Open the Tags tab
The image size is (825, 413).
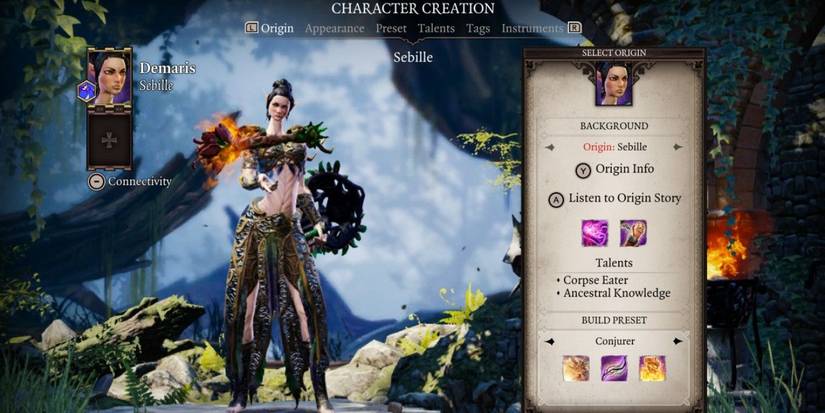tap(478, 29)
